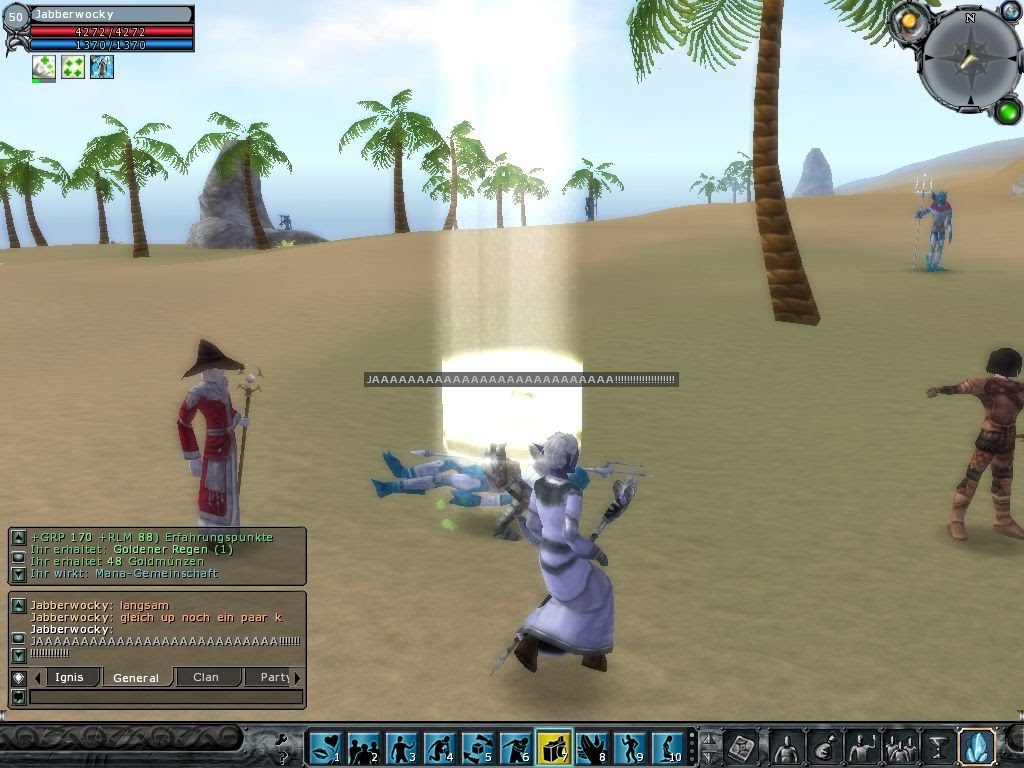The image size is (1024, 768).
Task: Open the inventory money bag icon
Action: point(824,747)
